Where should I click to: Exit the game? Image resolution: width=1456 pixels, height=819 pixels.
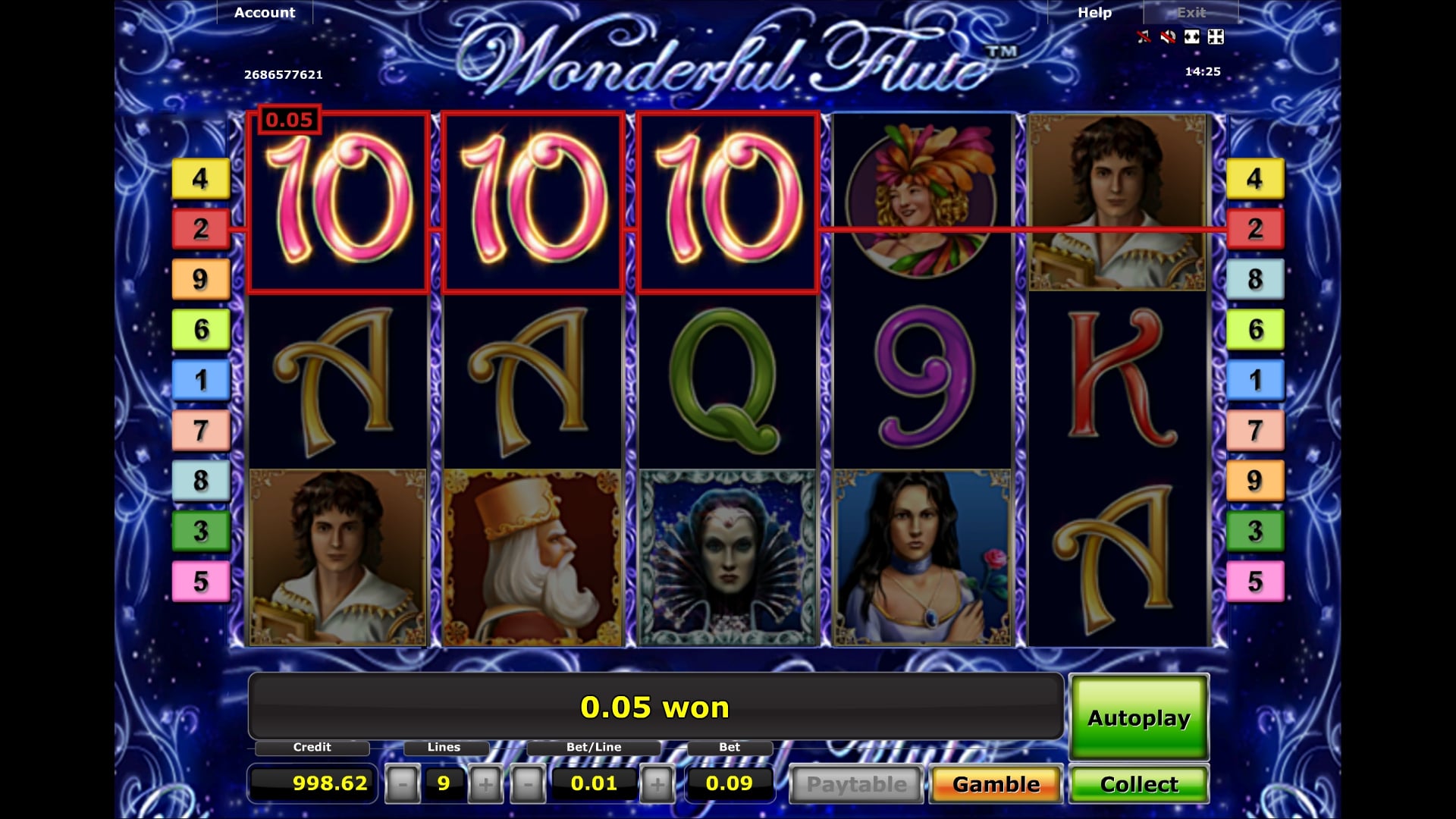[x=1191, y=13]
